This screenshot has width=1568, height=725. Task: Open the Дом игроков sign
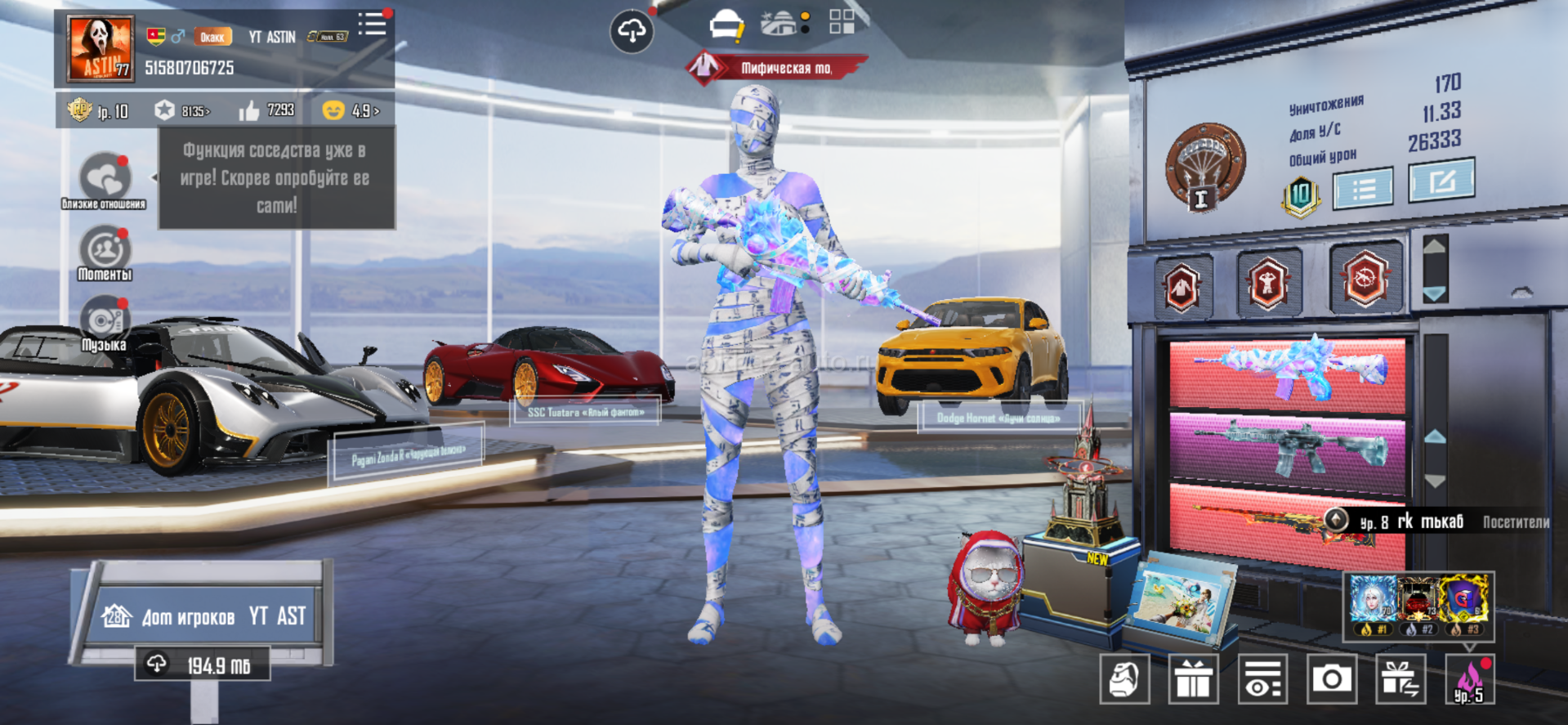(204, 615)
